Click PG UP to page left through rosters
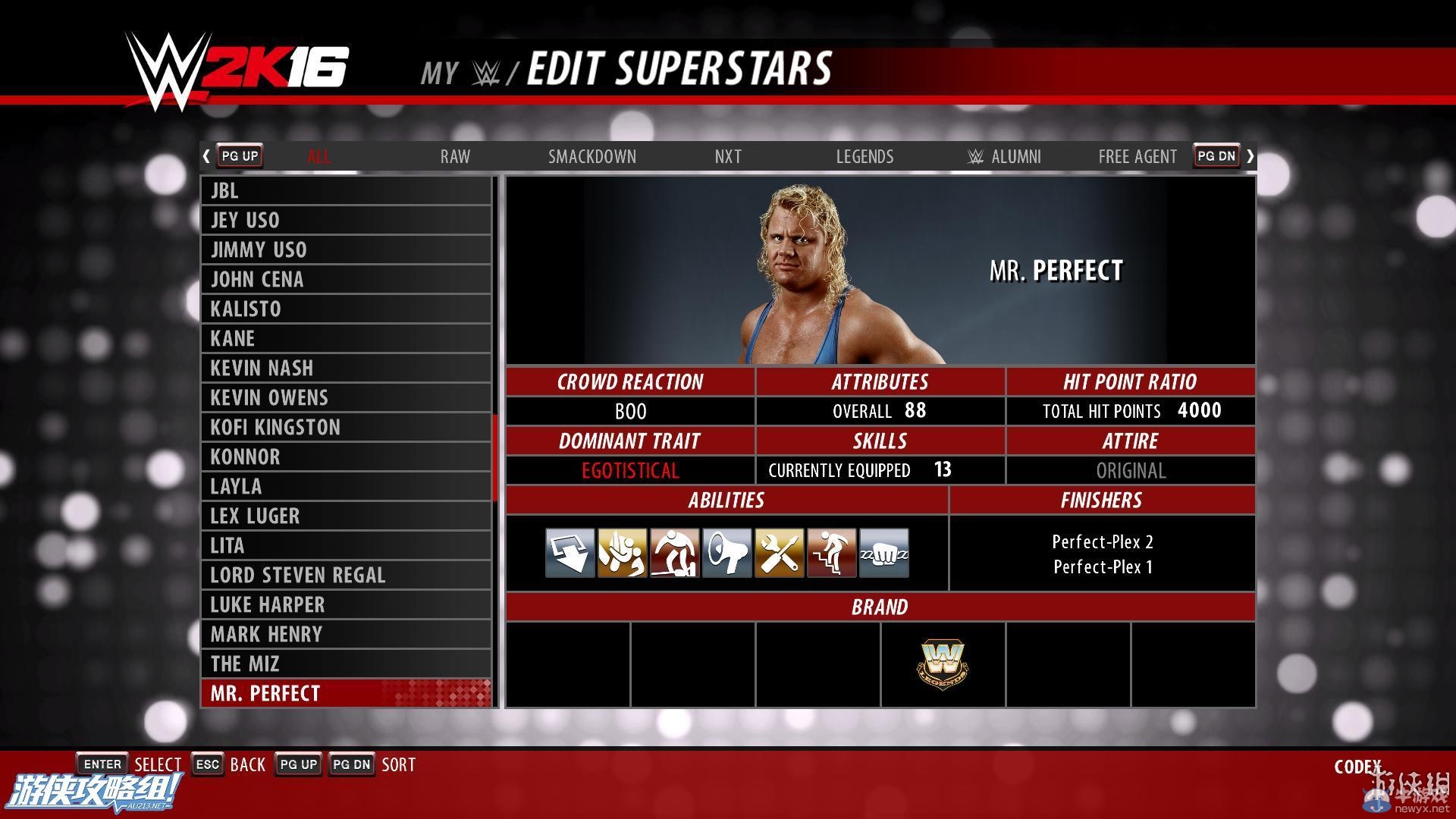Image resolution: width=1456 pixels, height=819 pixels. (x=239, y=155)
